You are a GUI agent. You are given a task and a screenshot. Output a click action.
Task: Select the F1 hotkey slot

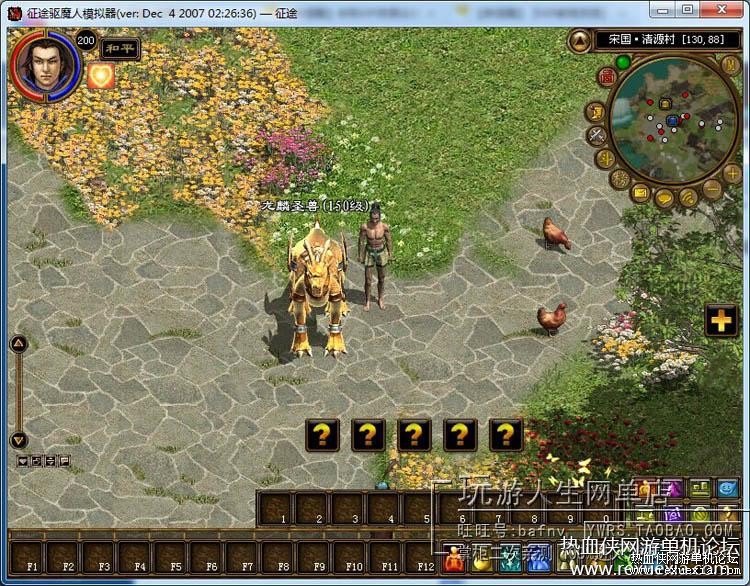pos(33,557)
